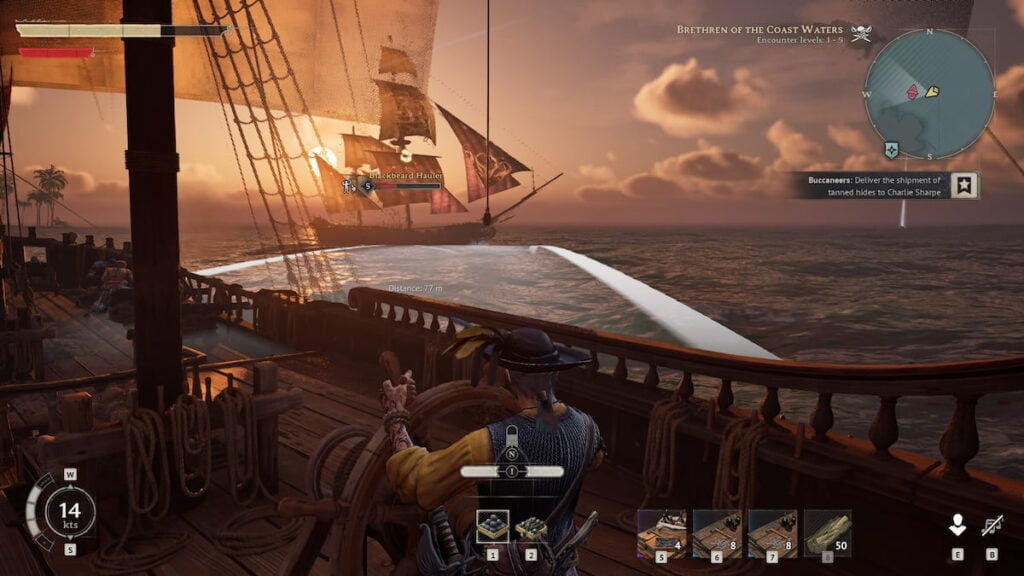Image resolution: width=1024 pixels, height=576 pixels.
Task: Click the yellow player ship arrow on minimap
Action: coord(932,91)
